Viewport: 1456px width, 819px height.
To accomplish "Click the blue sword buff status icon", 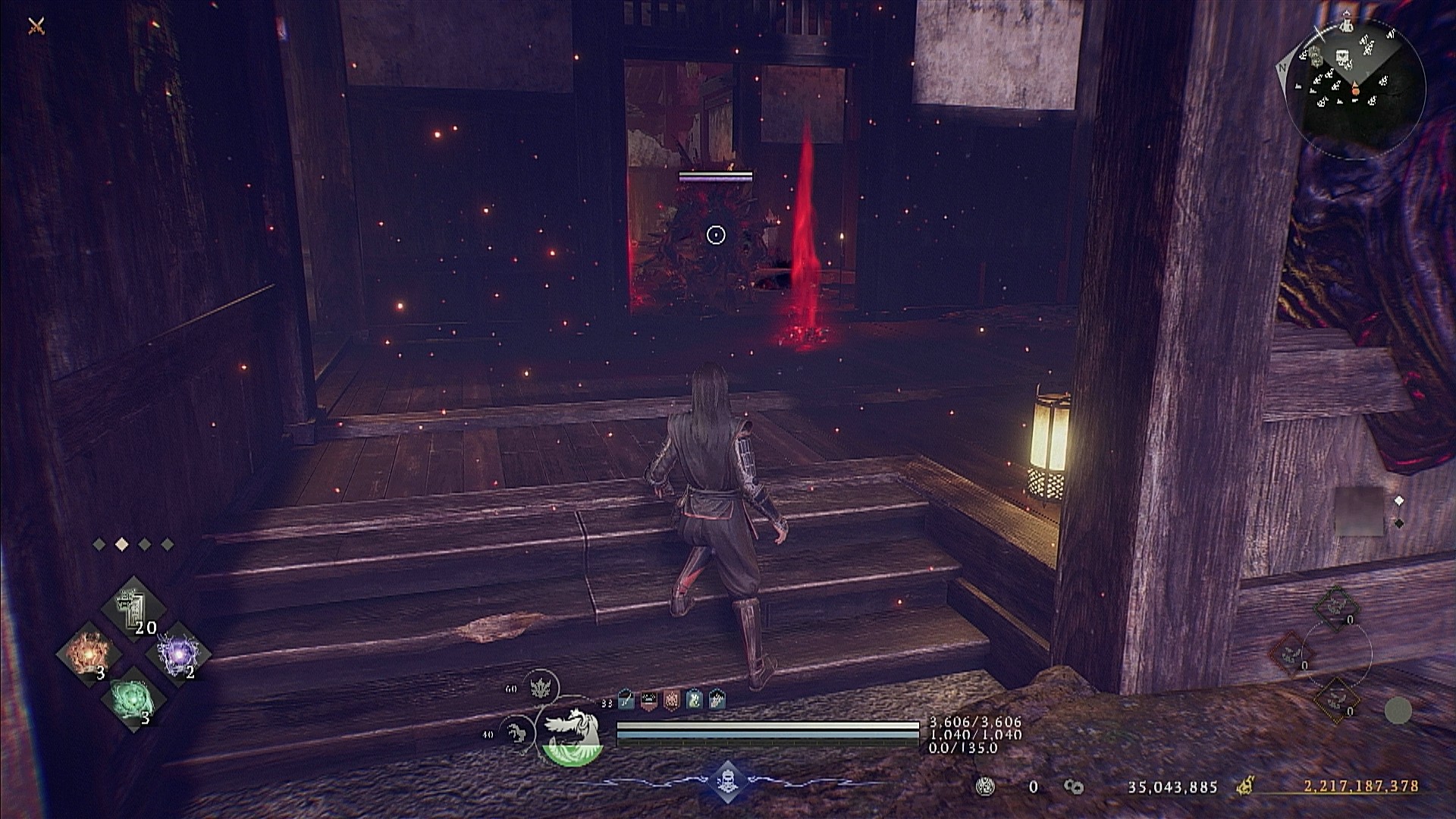I will pos(626,700).
